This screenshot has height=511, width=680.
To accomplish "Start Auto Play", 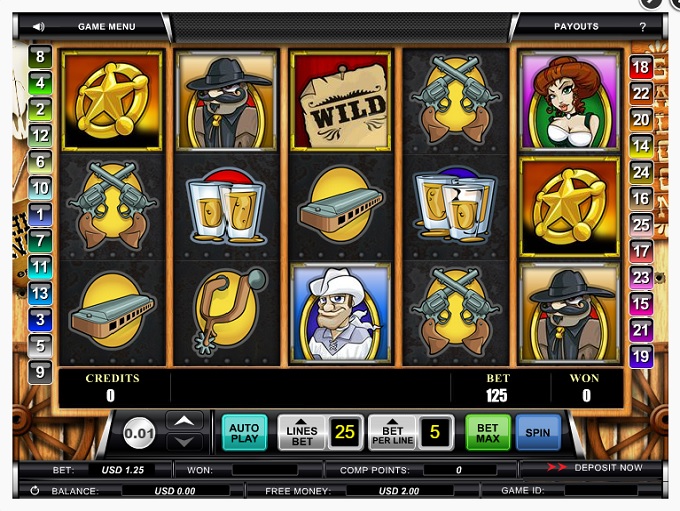I will [x=244, y=433].
